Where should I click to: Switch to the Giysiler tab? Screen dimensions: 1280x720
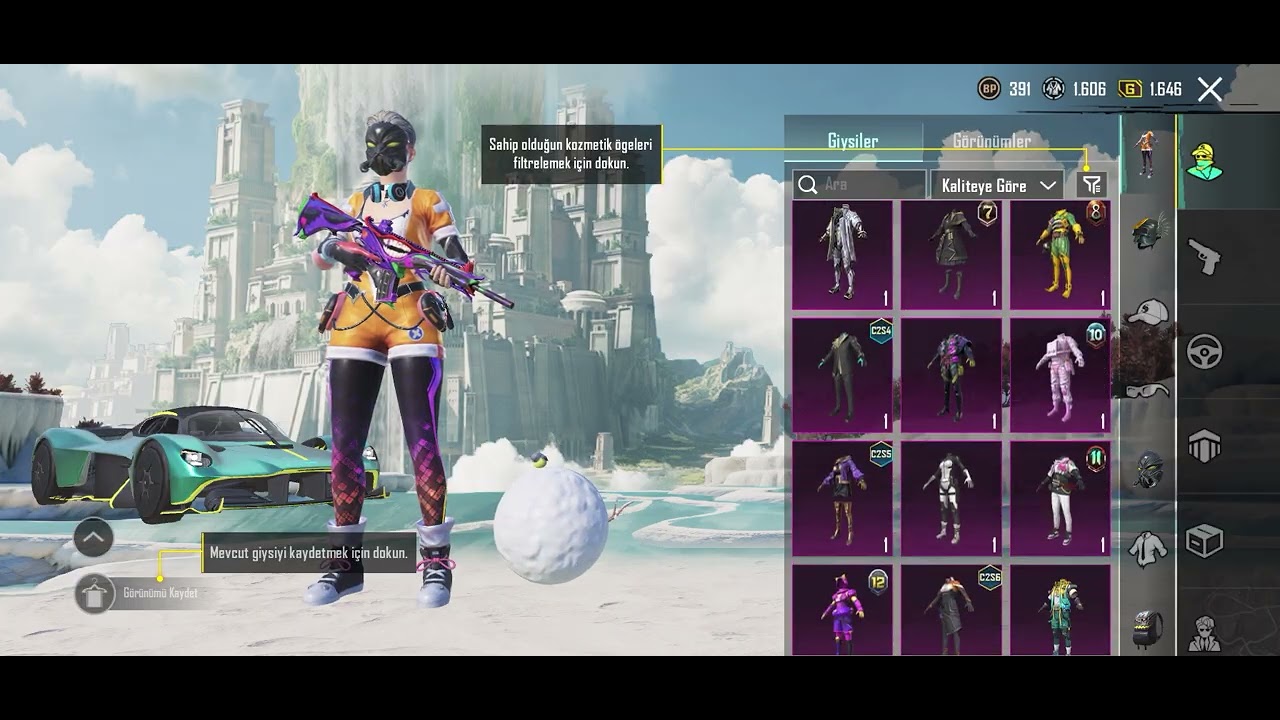click(853, 141)
